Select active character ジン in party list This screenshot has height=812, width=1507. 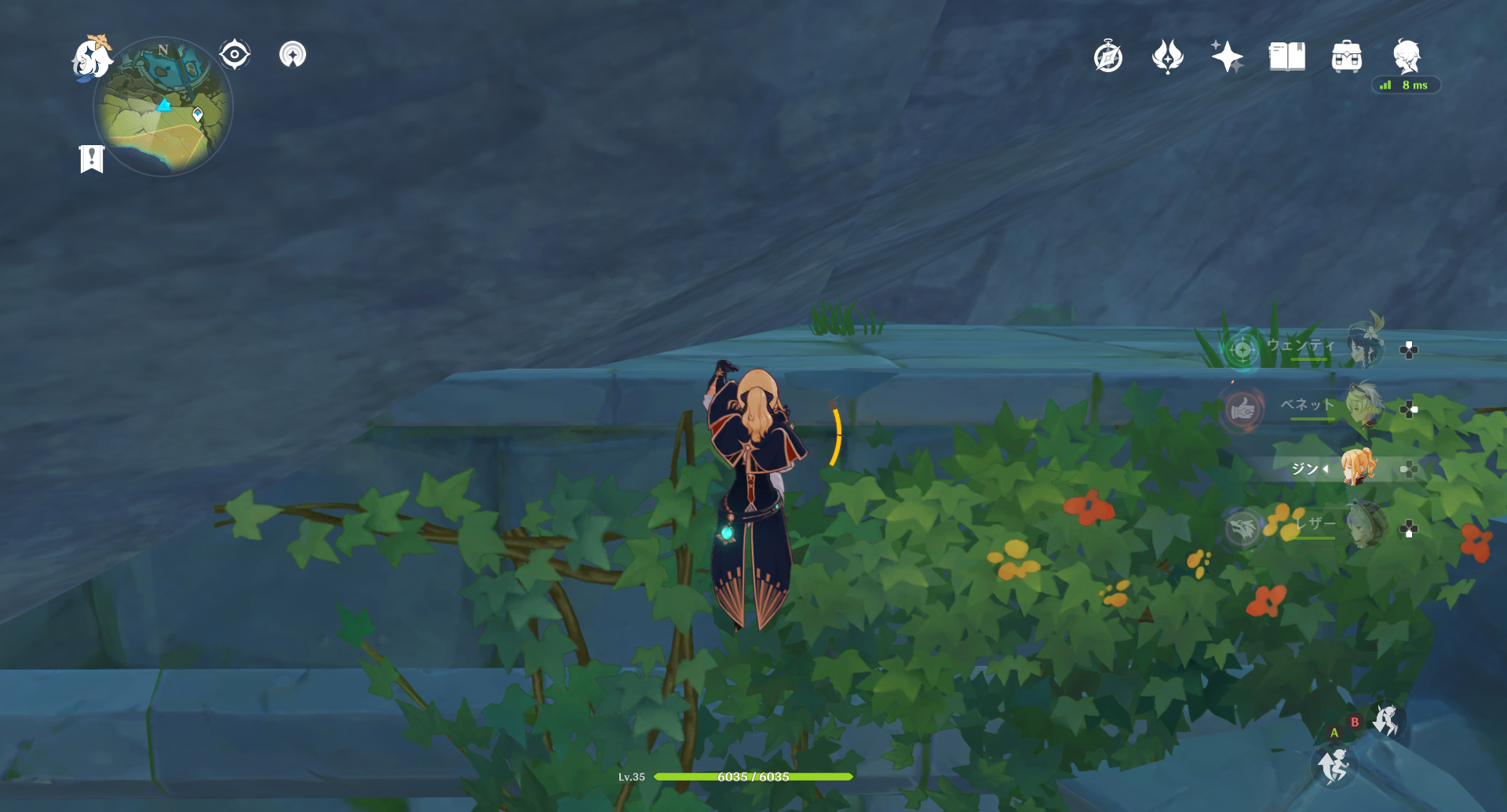click(1358, 468)
